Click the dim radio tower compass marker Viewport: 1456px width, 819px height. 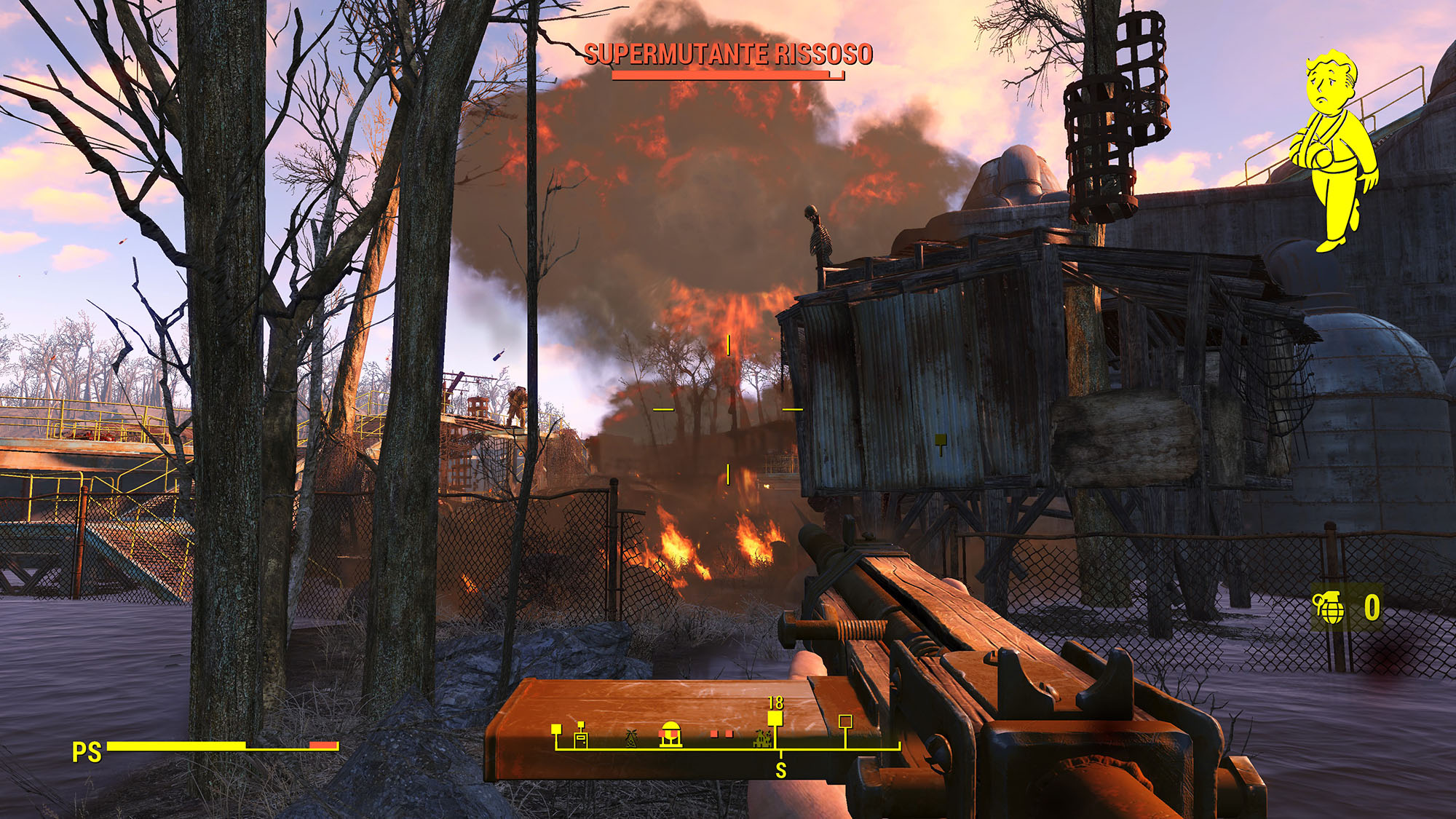pos(631,738)
